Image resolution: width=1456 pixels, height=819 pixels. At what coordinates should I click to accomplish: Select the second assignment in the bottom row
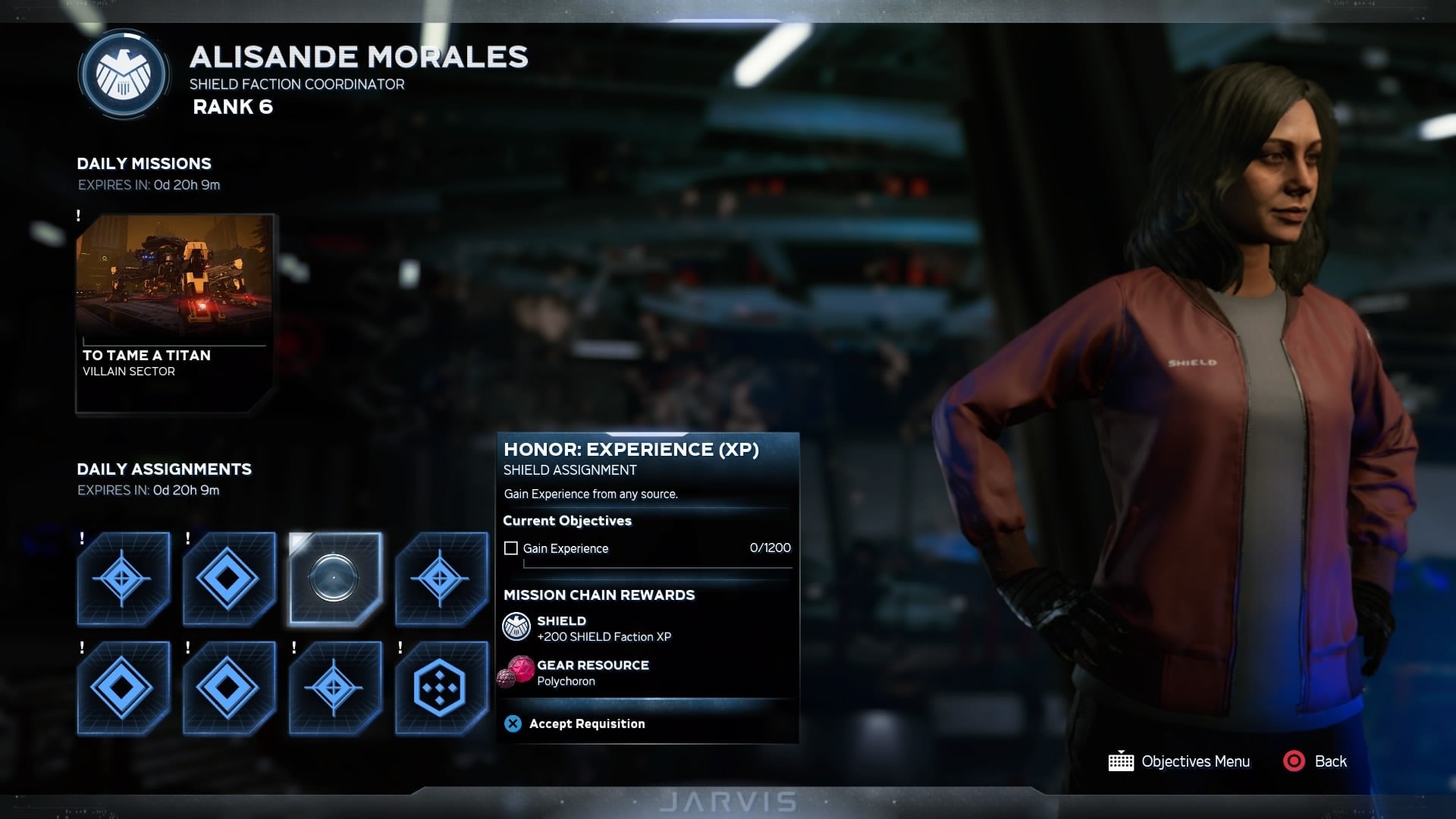coord(228,686)
